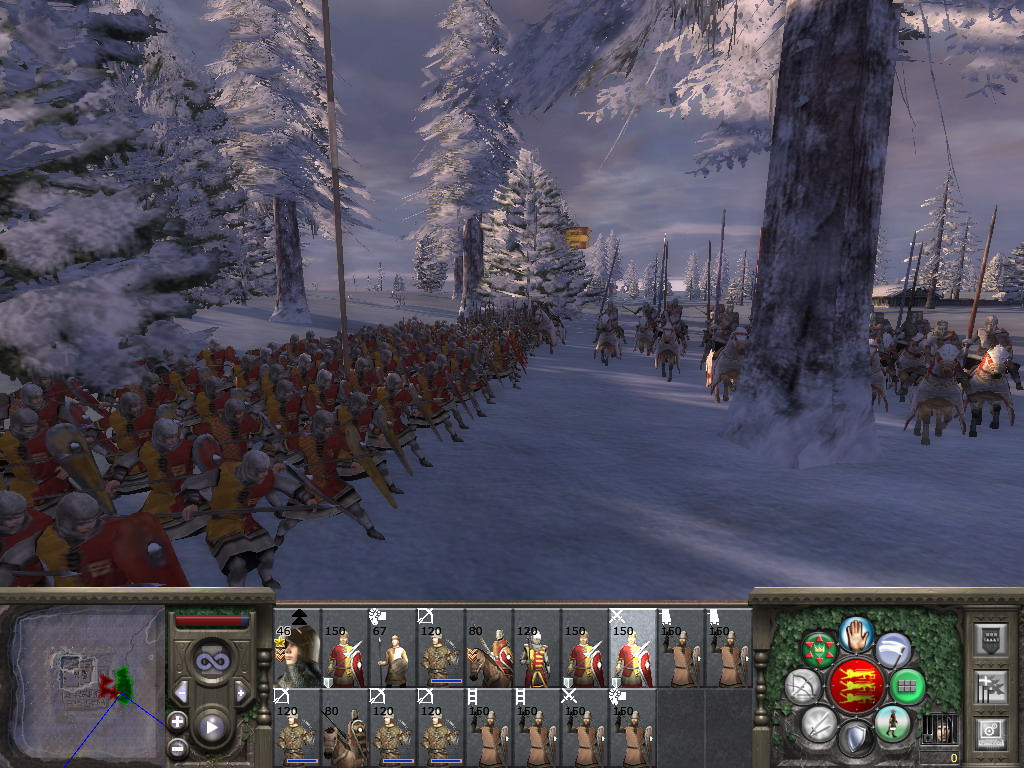
Task: Click the crossed swords melee icon
Action: [x=820, y=724]
